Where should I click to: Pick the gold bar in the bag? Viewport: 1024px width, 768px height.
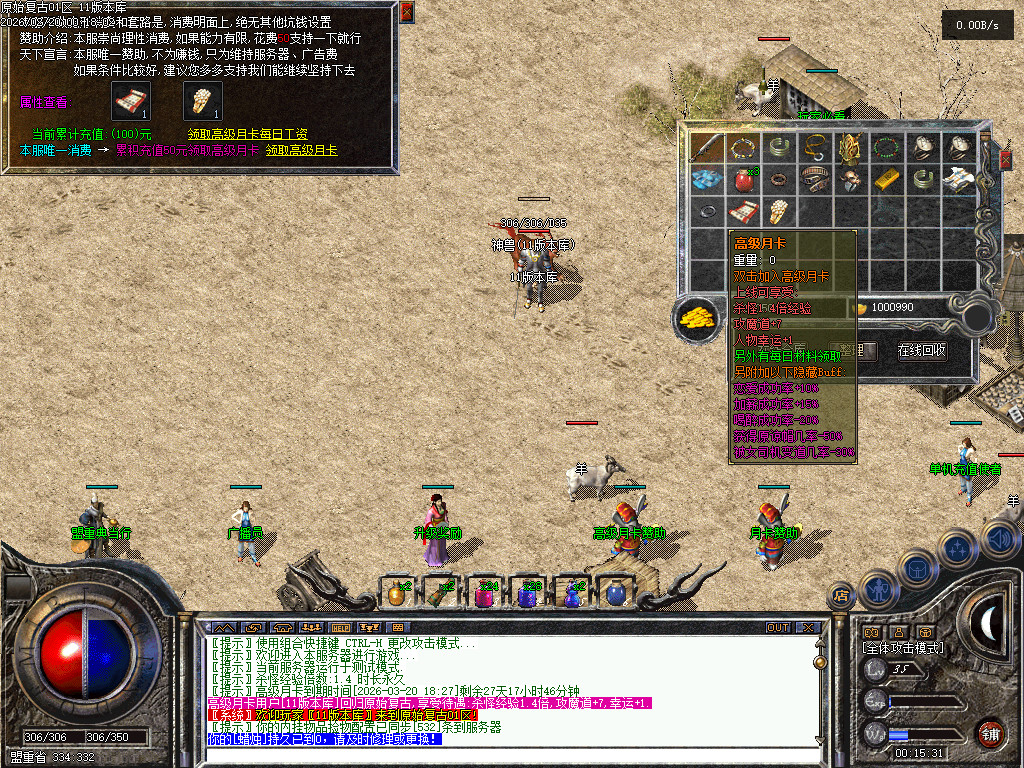tap(886, 180)
